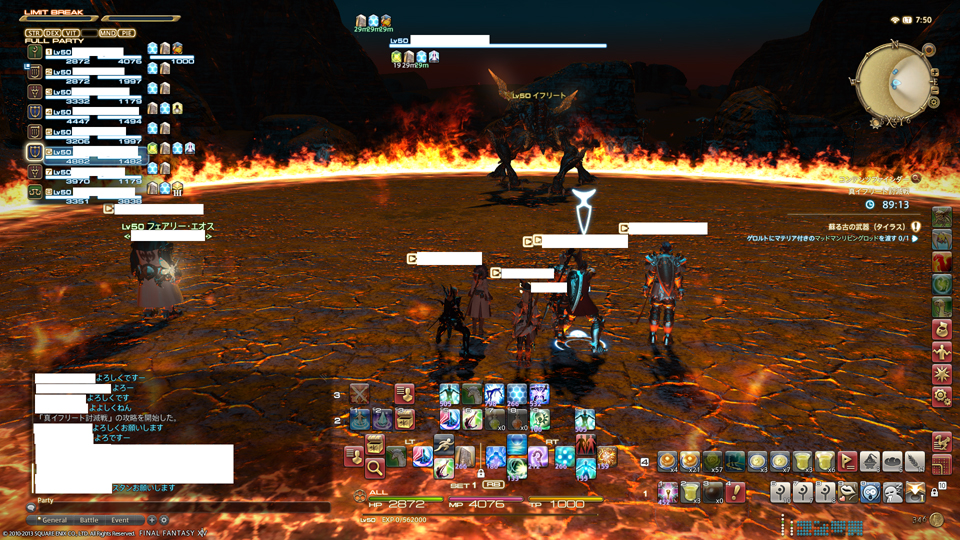Select the eighth party member with scales icon
The image size is (960, 540).
pos(90,195)
